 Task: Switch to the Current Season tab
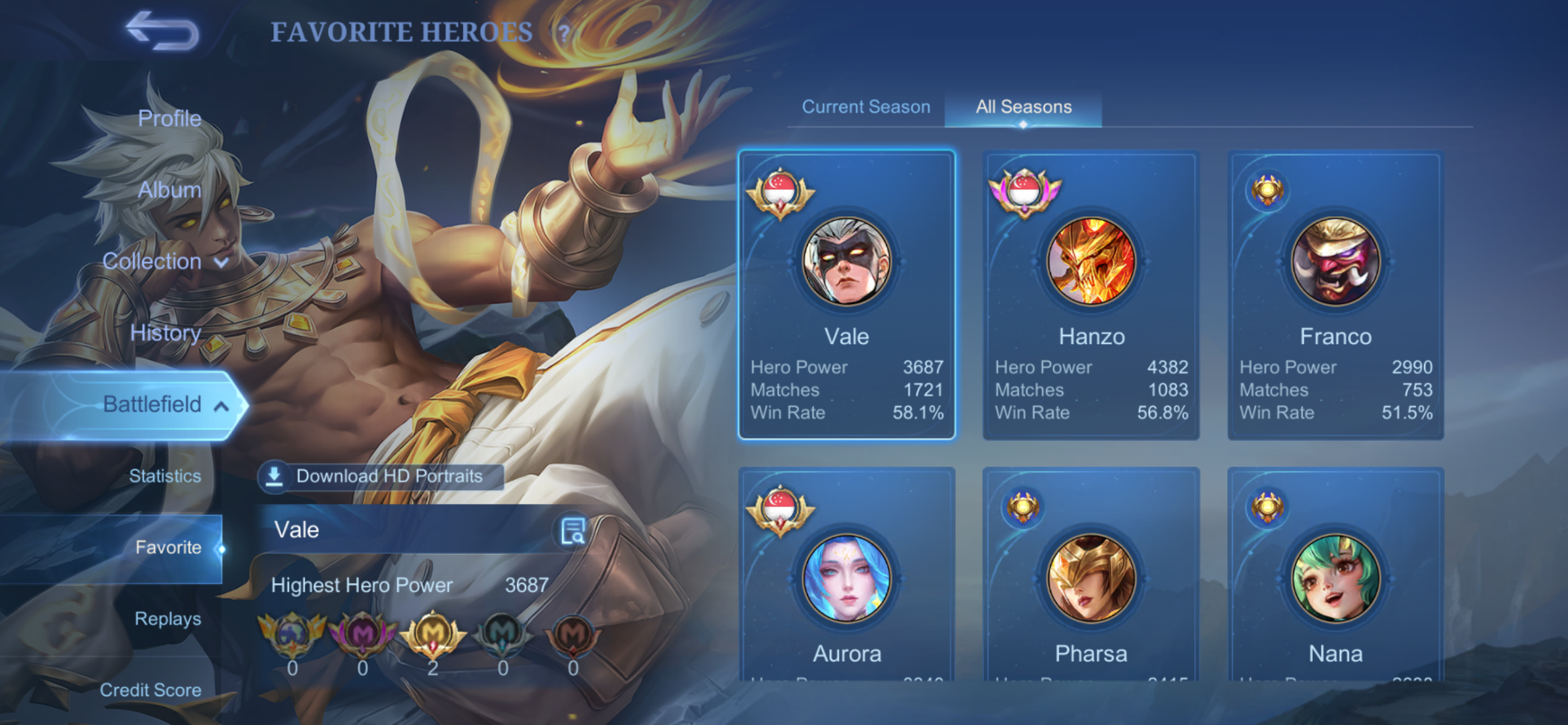866,107
